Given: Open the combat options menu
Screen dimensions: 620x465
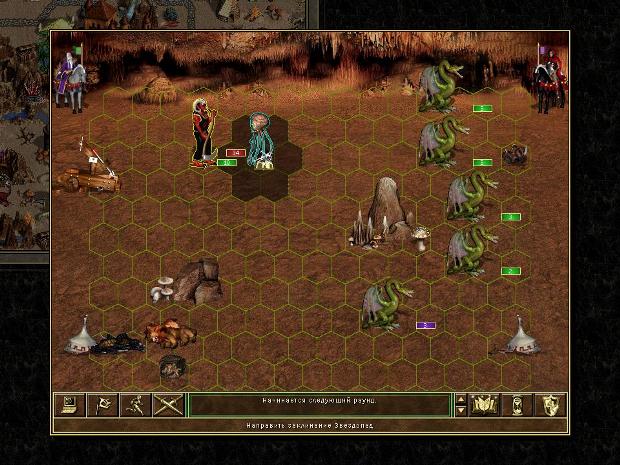Looking at the screenshot, I should 69,405.
